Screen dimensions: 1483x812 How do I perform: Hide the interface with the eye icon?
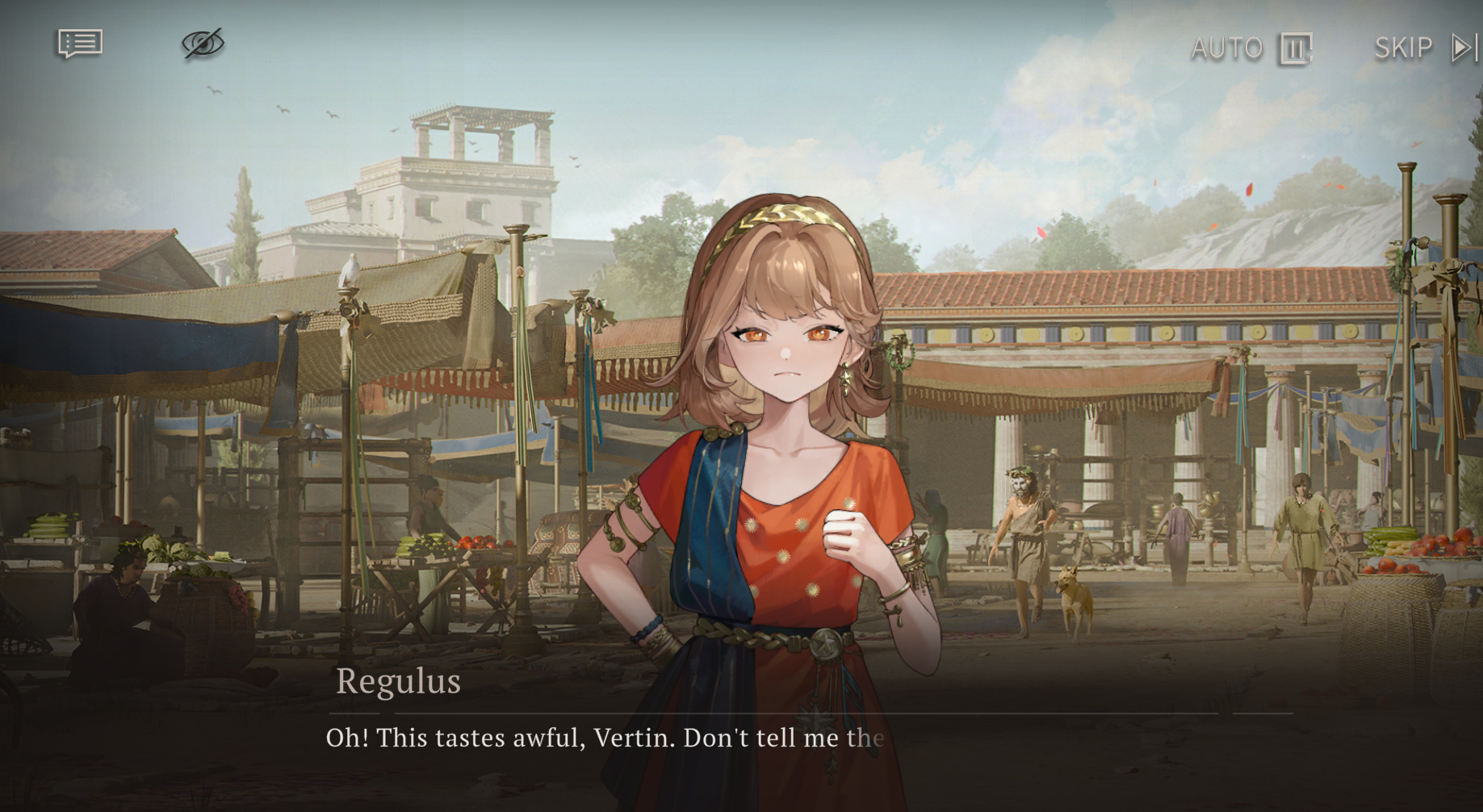click(x=203, y=44)
